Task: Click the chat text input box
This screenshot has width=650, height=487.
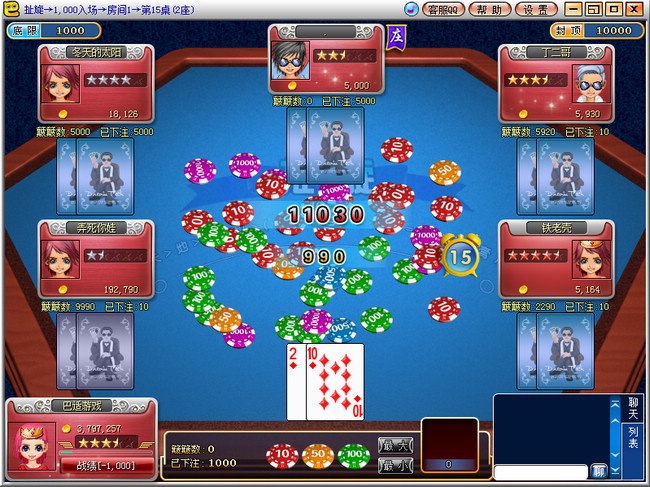Action: 540,470
